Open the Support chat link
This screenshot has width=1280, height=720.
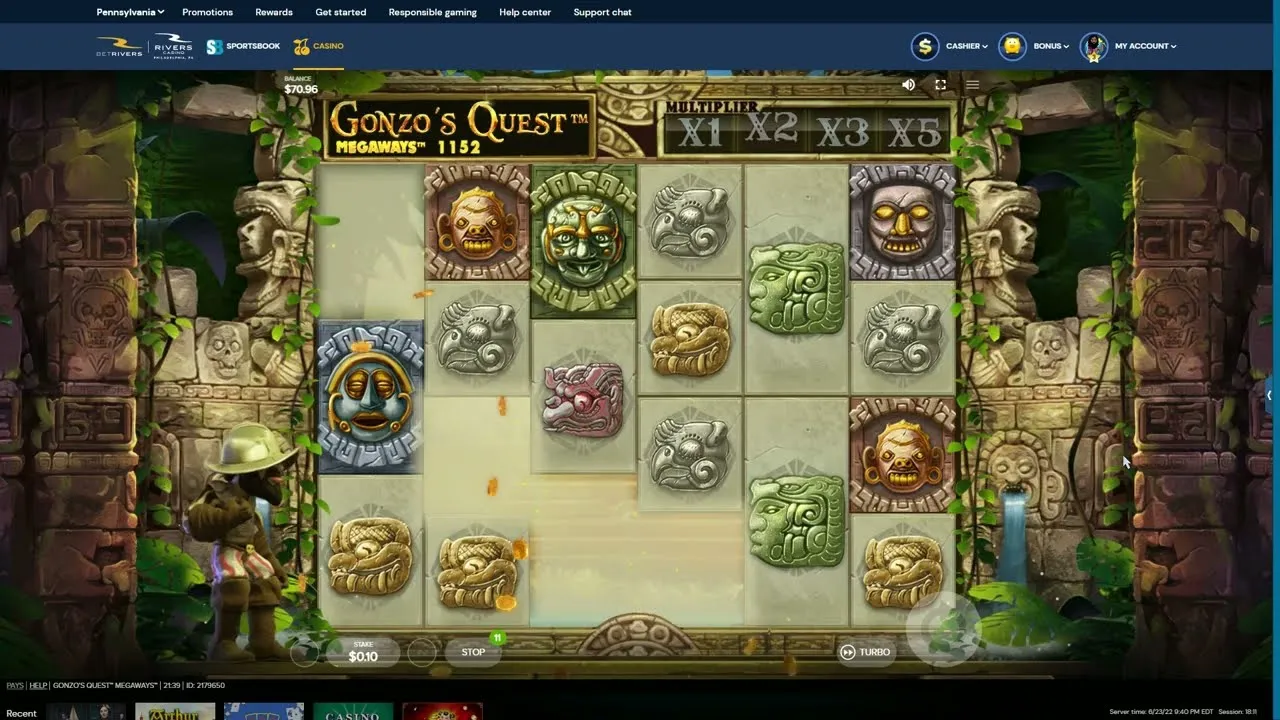point(602,12)
